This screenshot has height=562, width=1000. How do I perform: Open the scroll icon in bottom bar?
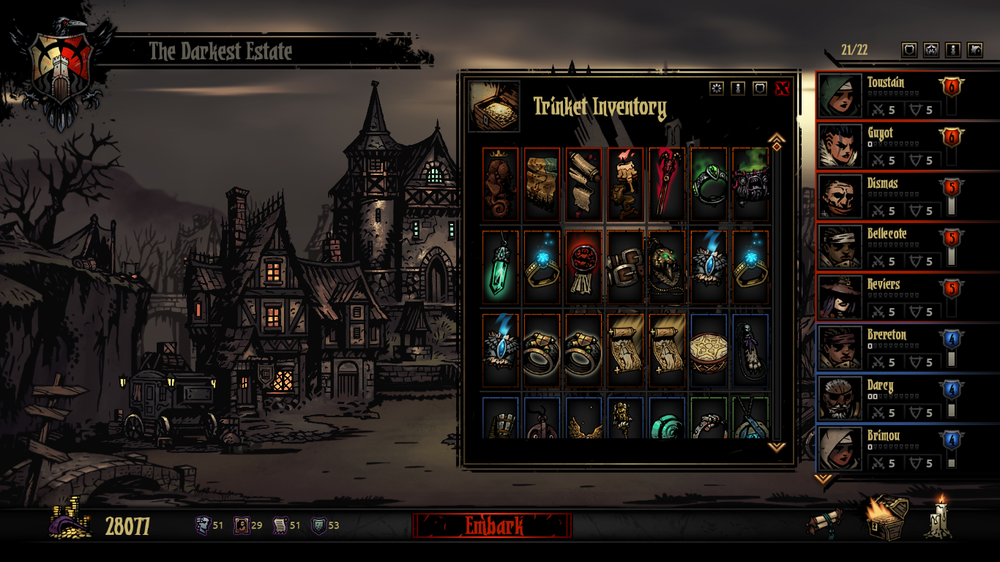825,523
